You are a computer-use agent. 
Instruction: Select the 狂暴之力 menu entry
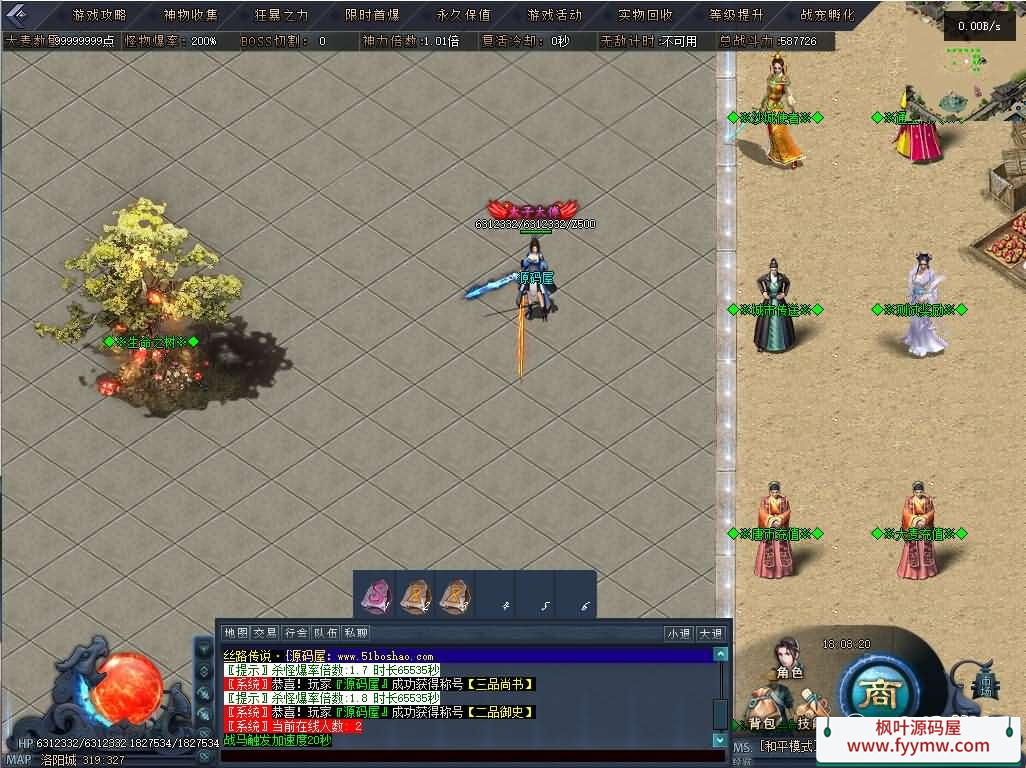pyautogui.click(x=282, y=15)
